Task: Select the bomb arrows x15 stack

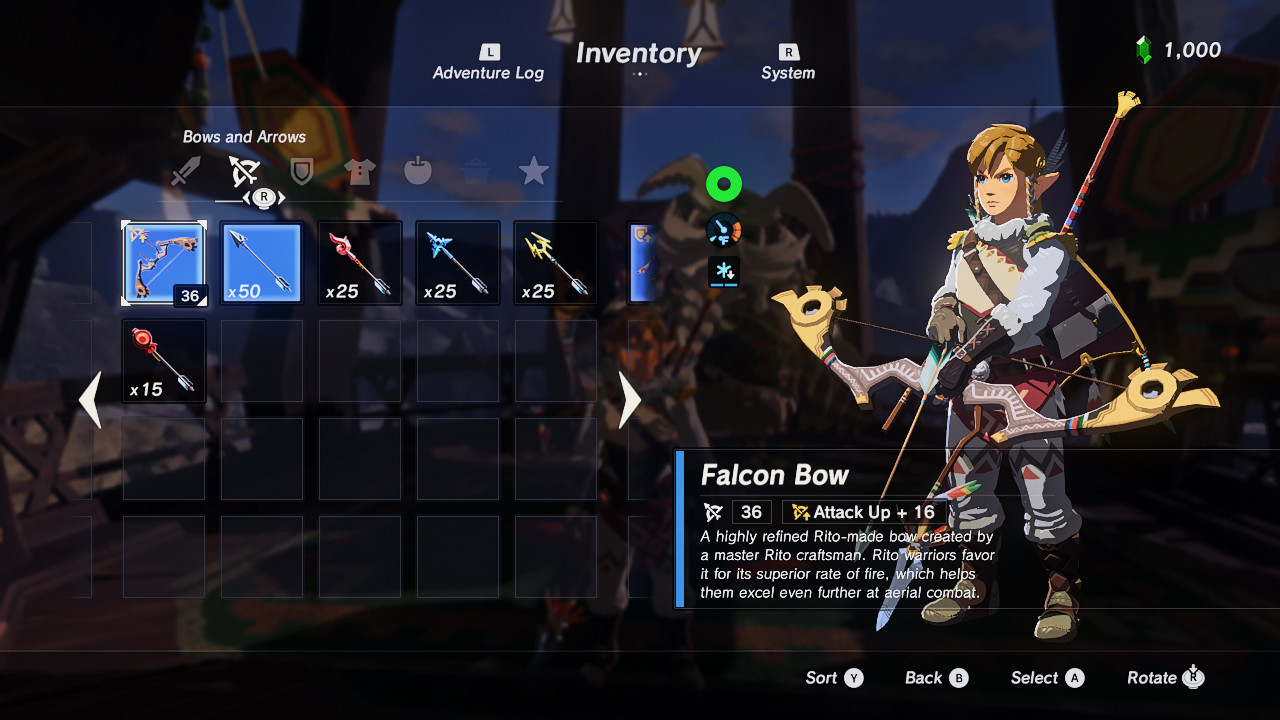Action: coord(163,360)
